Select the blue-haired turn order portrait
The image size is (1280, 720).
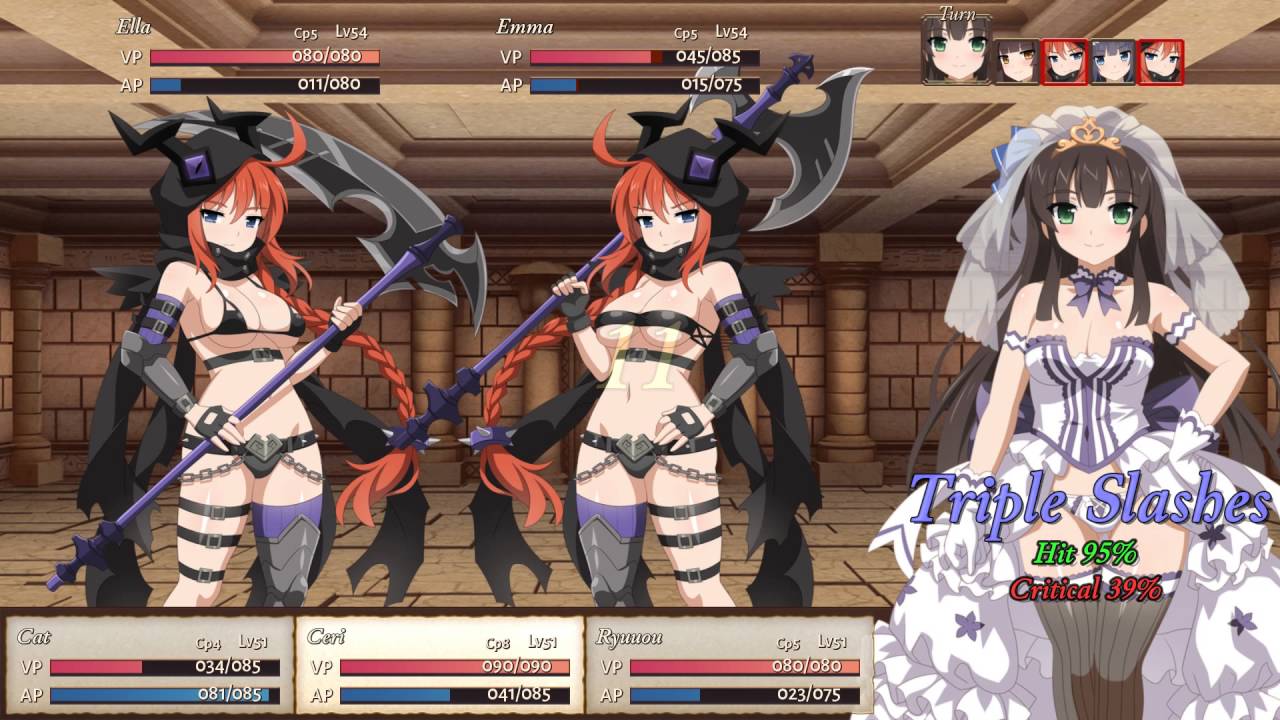point(1112,62)
